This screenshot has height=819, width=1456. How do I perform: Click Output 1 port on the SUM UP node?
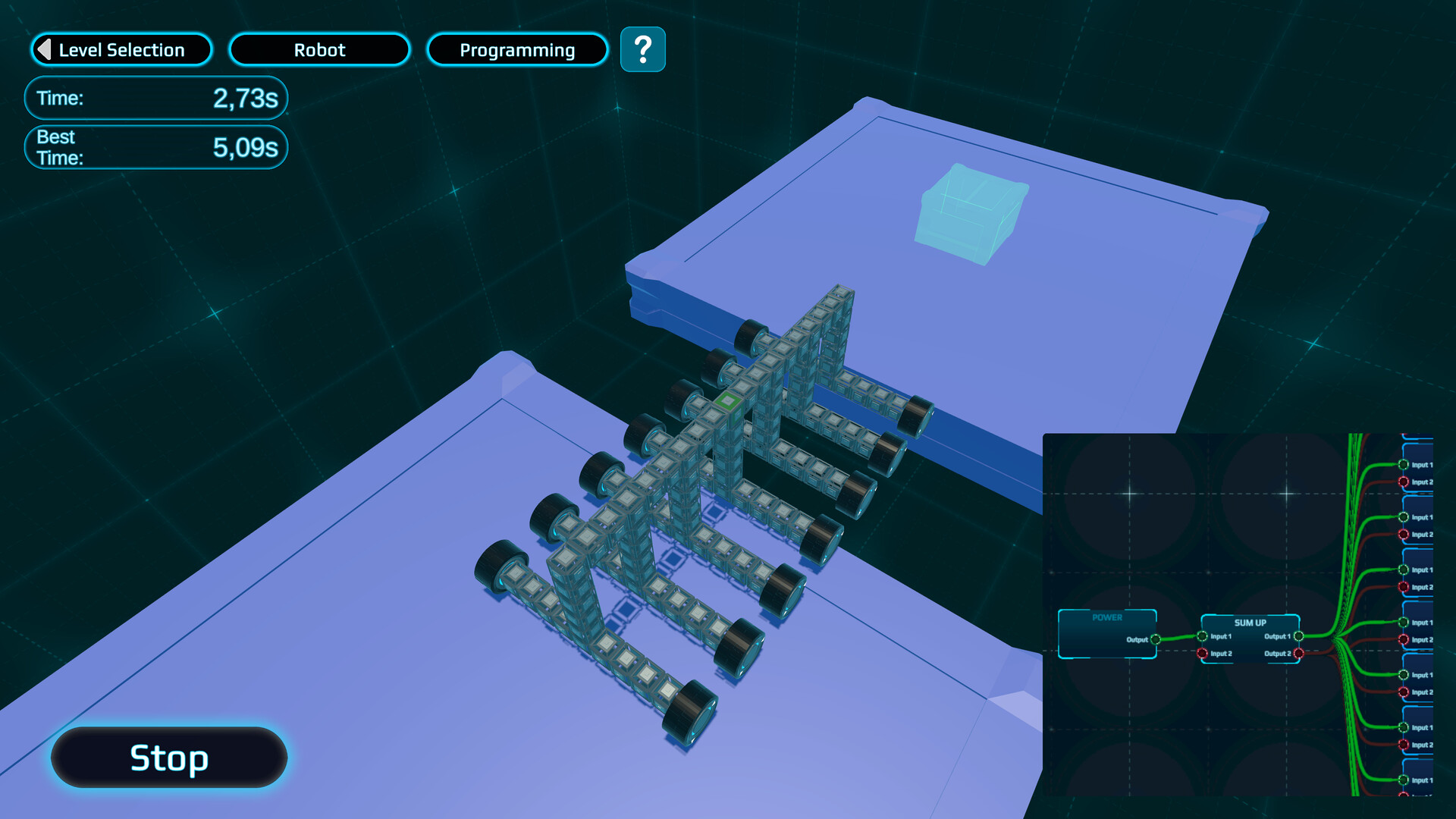click(x=1300, y=636)
